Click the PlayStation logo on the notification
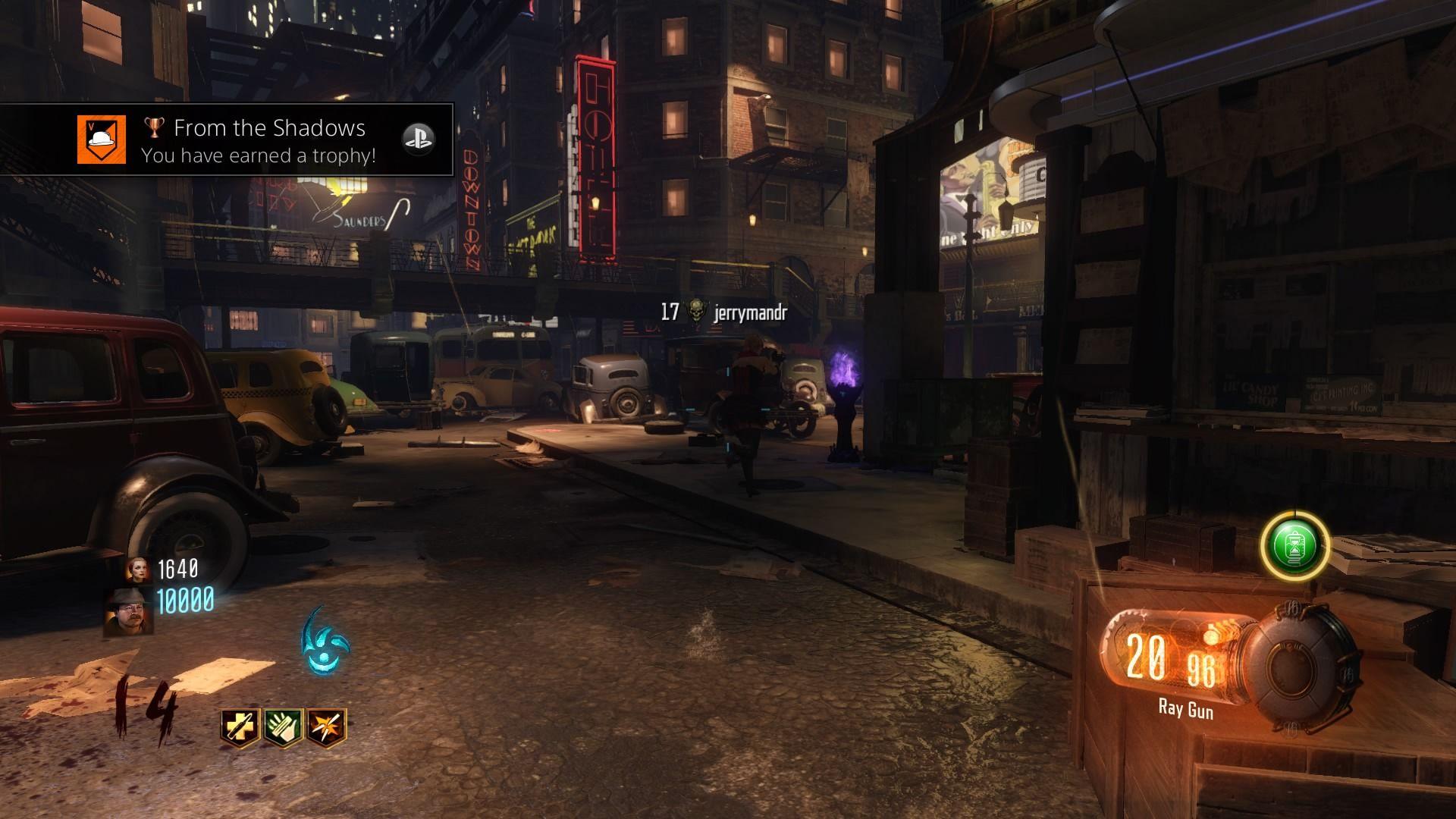1456x819 pixels. coord(418,140)
